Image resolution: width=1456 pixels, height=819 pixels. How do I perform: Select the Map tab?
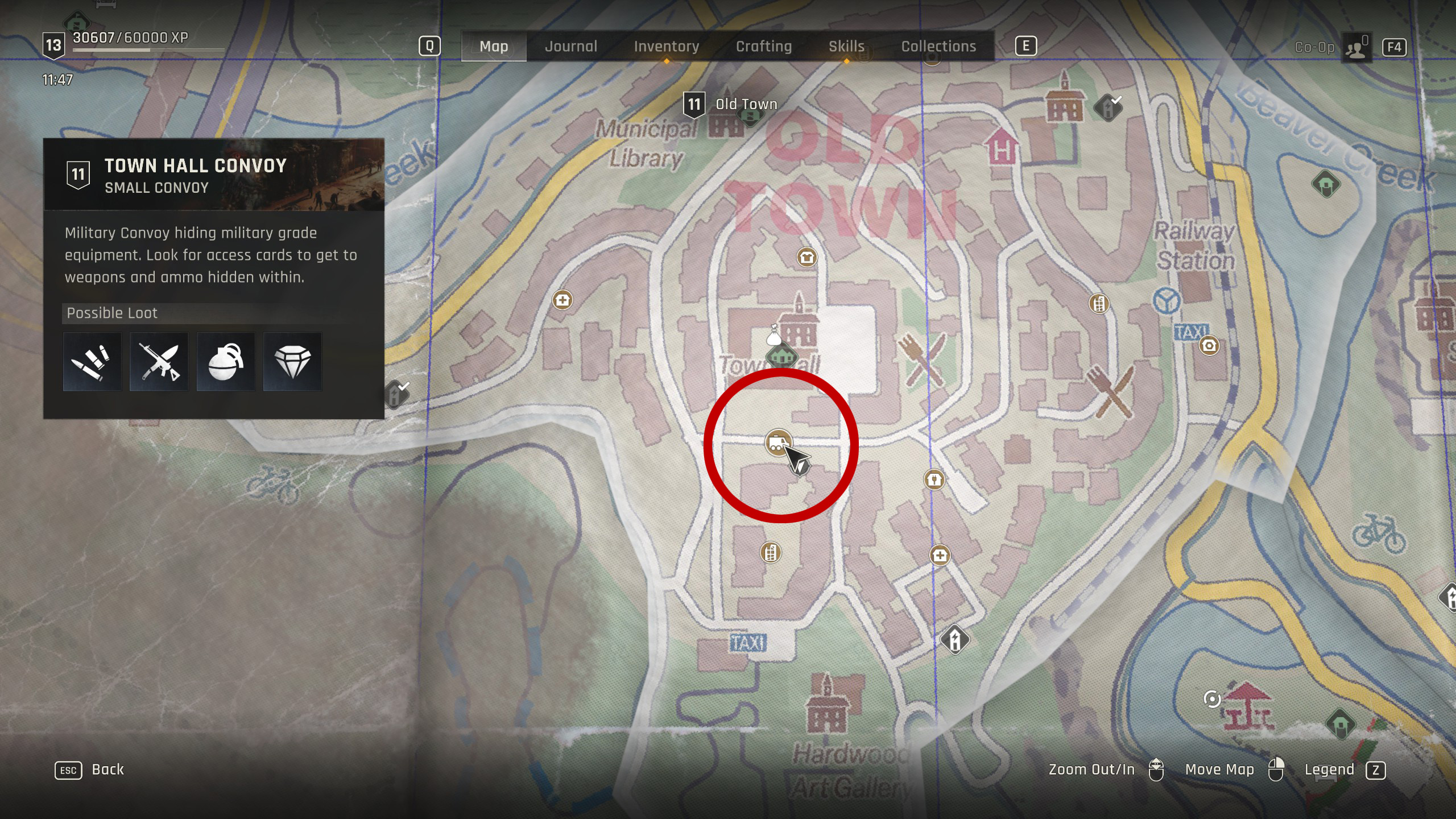click(x=494, y=47)
